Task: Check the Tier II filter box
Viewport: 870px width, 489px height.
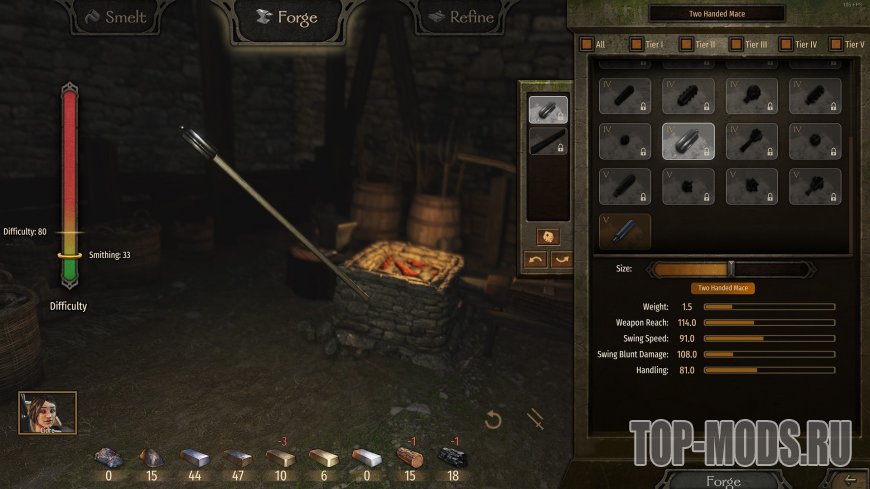Action: click(685, 44)
